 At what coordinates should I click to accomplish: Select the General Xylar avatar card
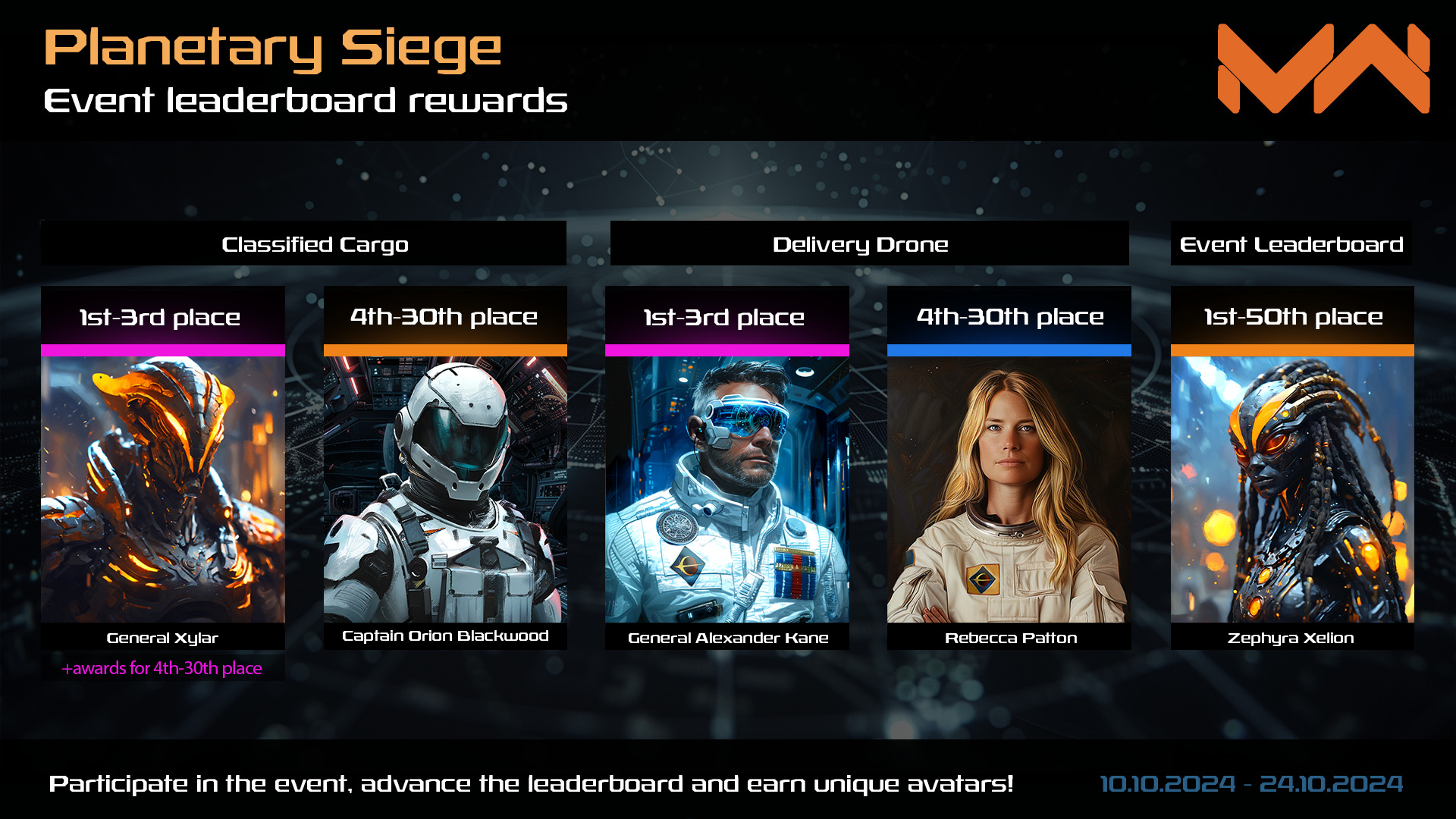[x=162, y=489]
